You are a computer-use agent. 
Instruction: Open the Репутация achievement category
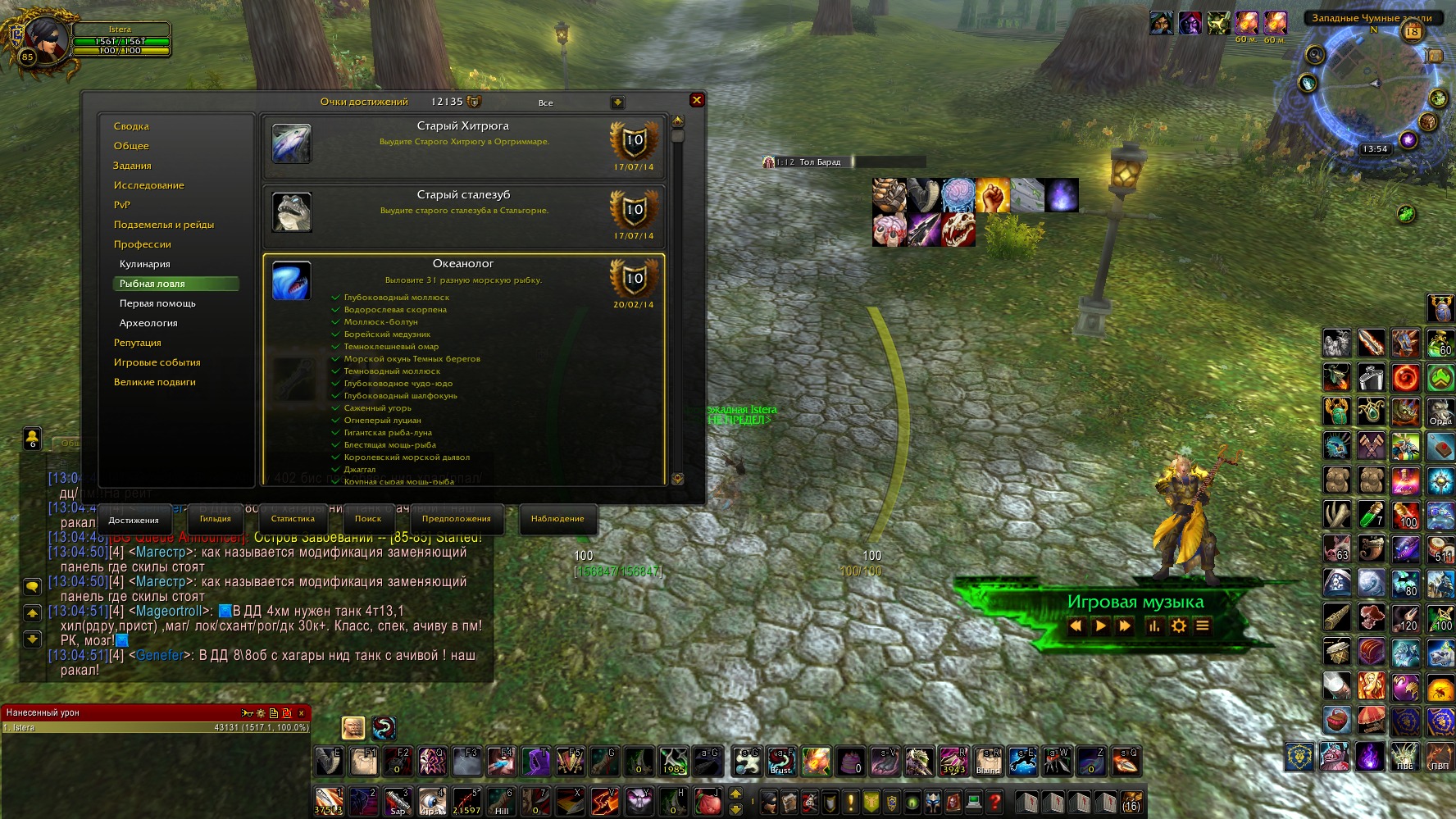click(x=138, y=343)
